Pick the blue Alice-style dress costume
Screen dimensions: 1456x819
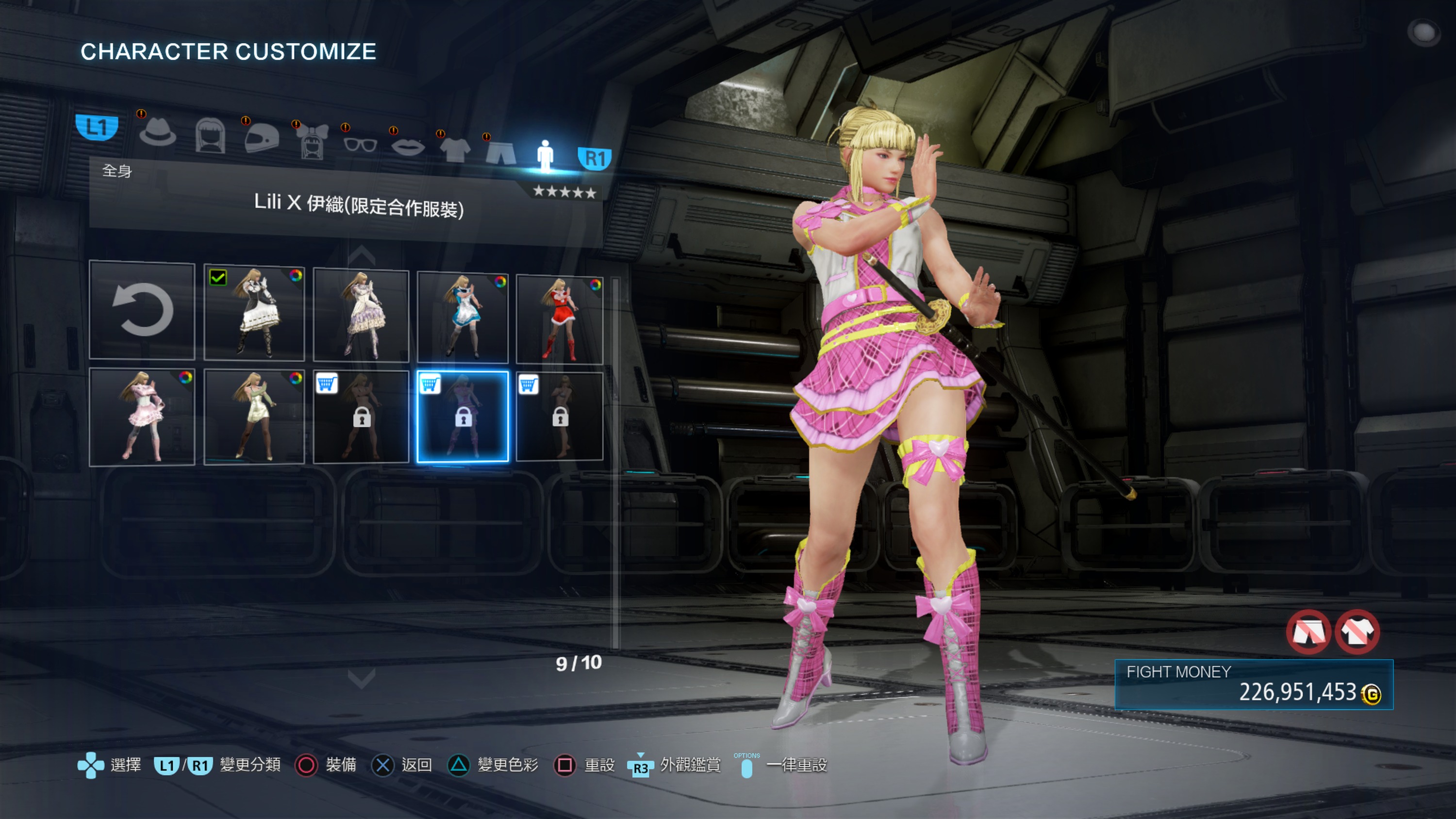[463, 317]
